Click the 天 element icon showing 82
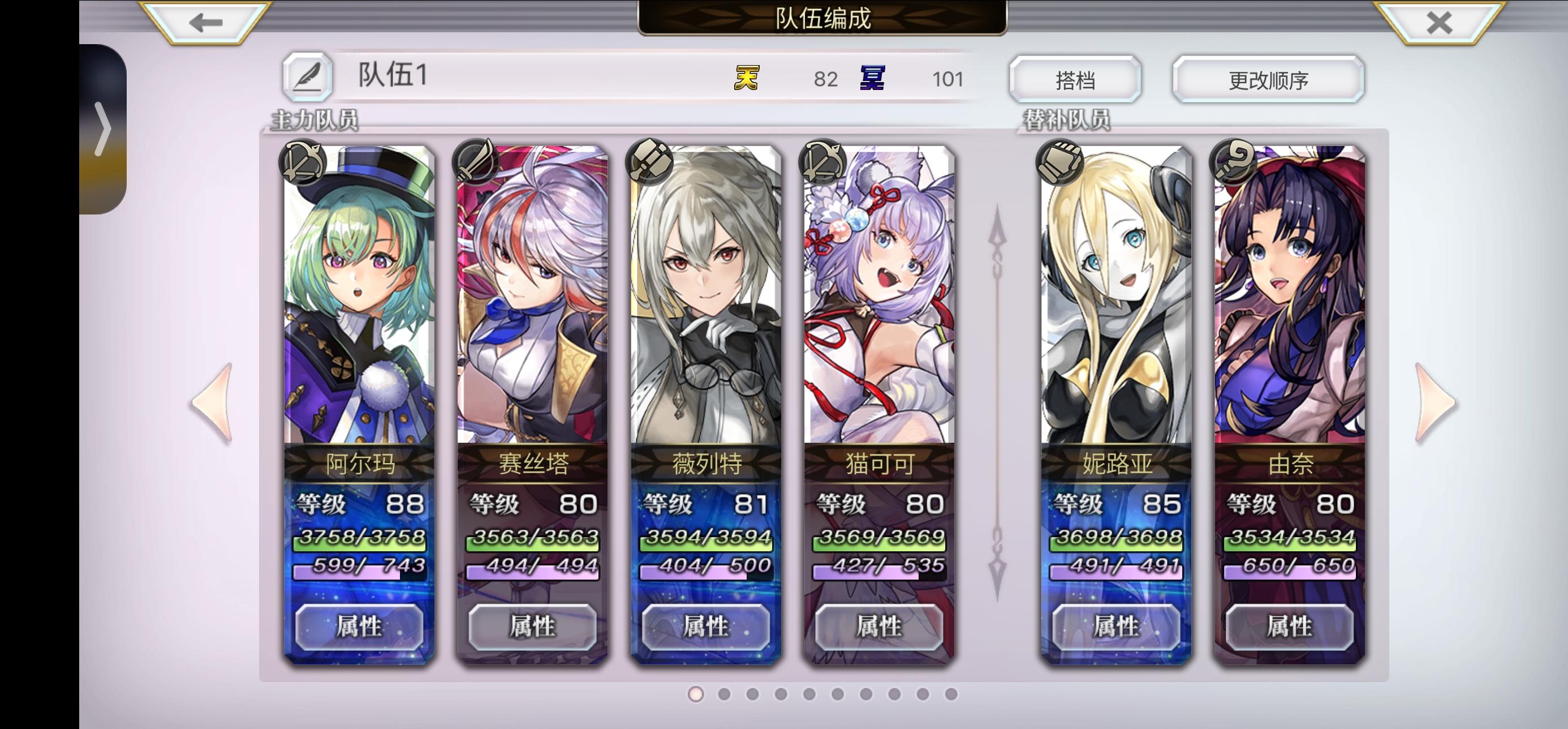1568x729 pixels. [747, 78]
